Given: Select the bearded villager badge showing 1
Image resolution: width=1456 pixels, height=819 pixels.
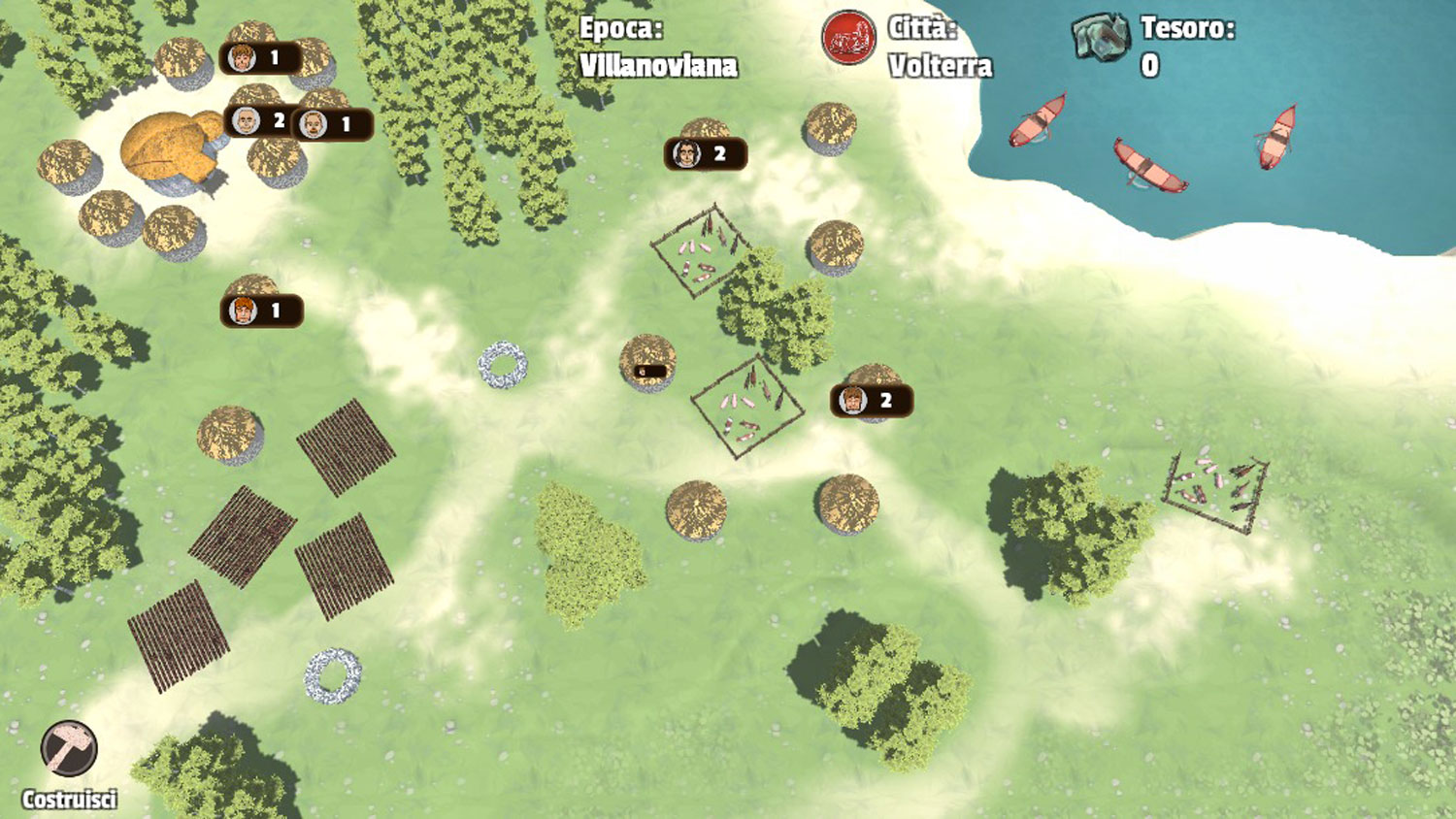Looking at the screenshot, I should (x=331, y=124).
